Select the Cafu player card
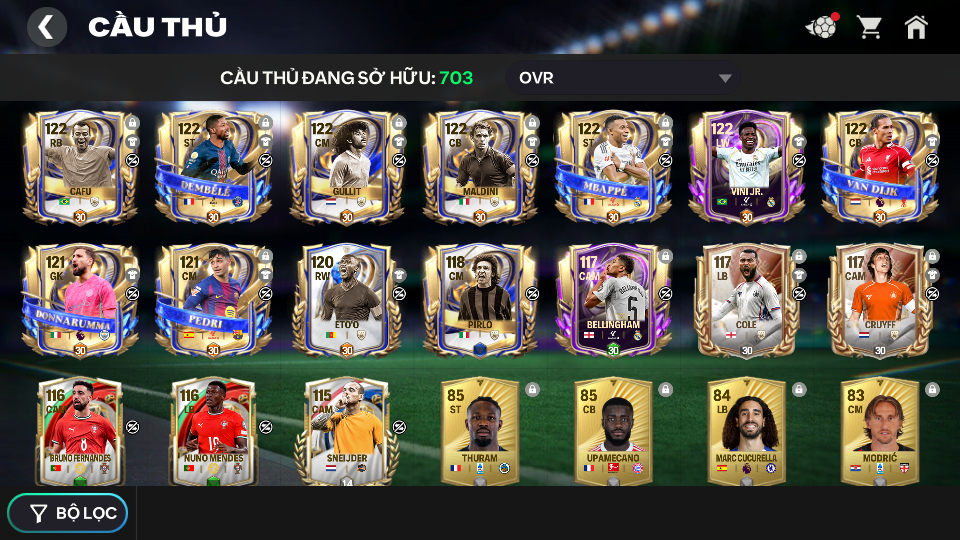This screenshot has height=540, width=960. click(80, 166)
